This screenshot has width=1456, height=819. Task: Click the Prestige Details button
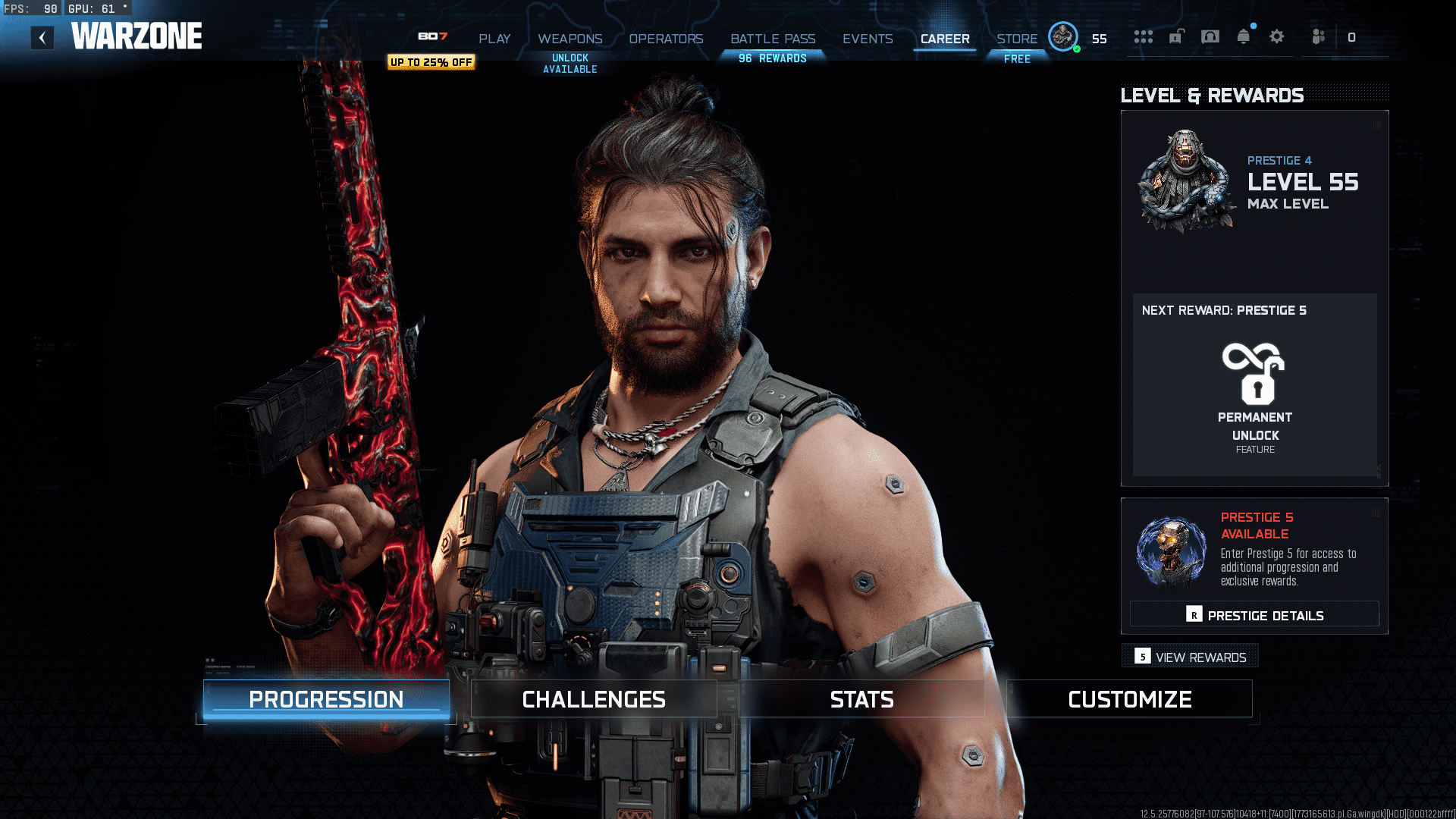pyautogui.click(x=1255, y=614)
